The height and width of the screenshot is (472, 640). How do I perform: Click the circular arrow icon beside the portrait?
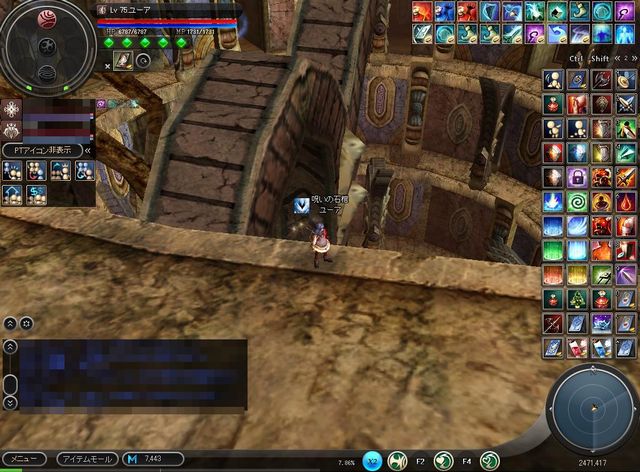[142, 60]
